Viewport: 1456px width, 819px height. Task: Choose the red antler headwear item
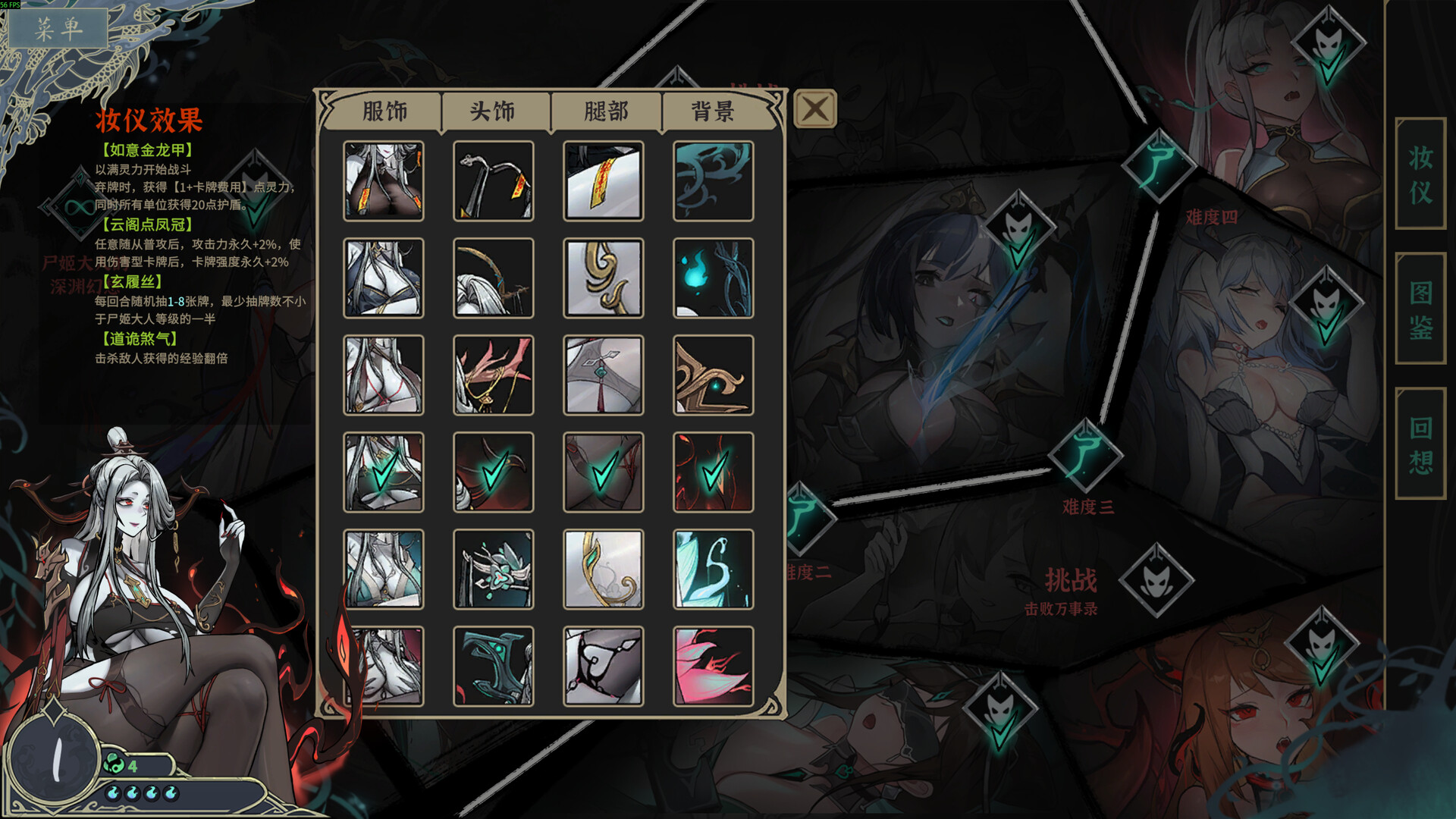coord(493,375)
